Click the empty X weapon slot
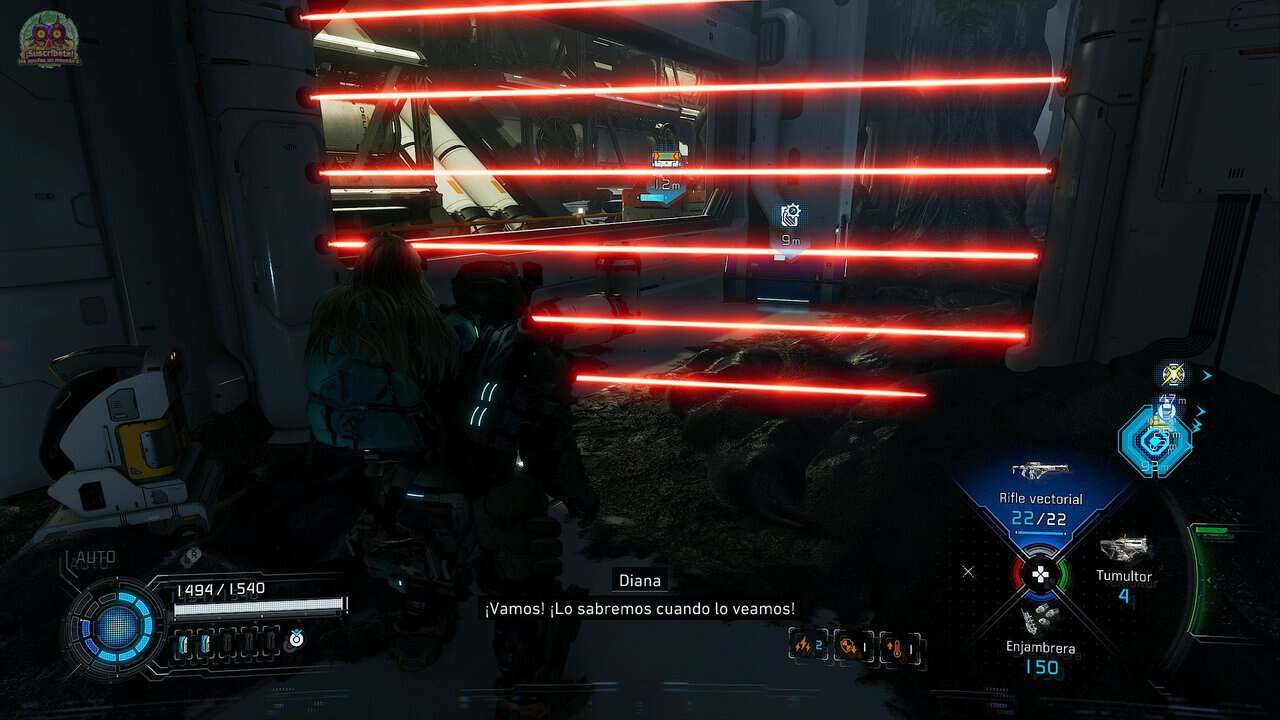Viewport: 1280px width, 720px height. point(967,572)
